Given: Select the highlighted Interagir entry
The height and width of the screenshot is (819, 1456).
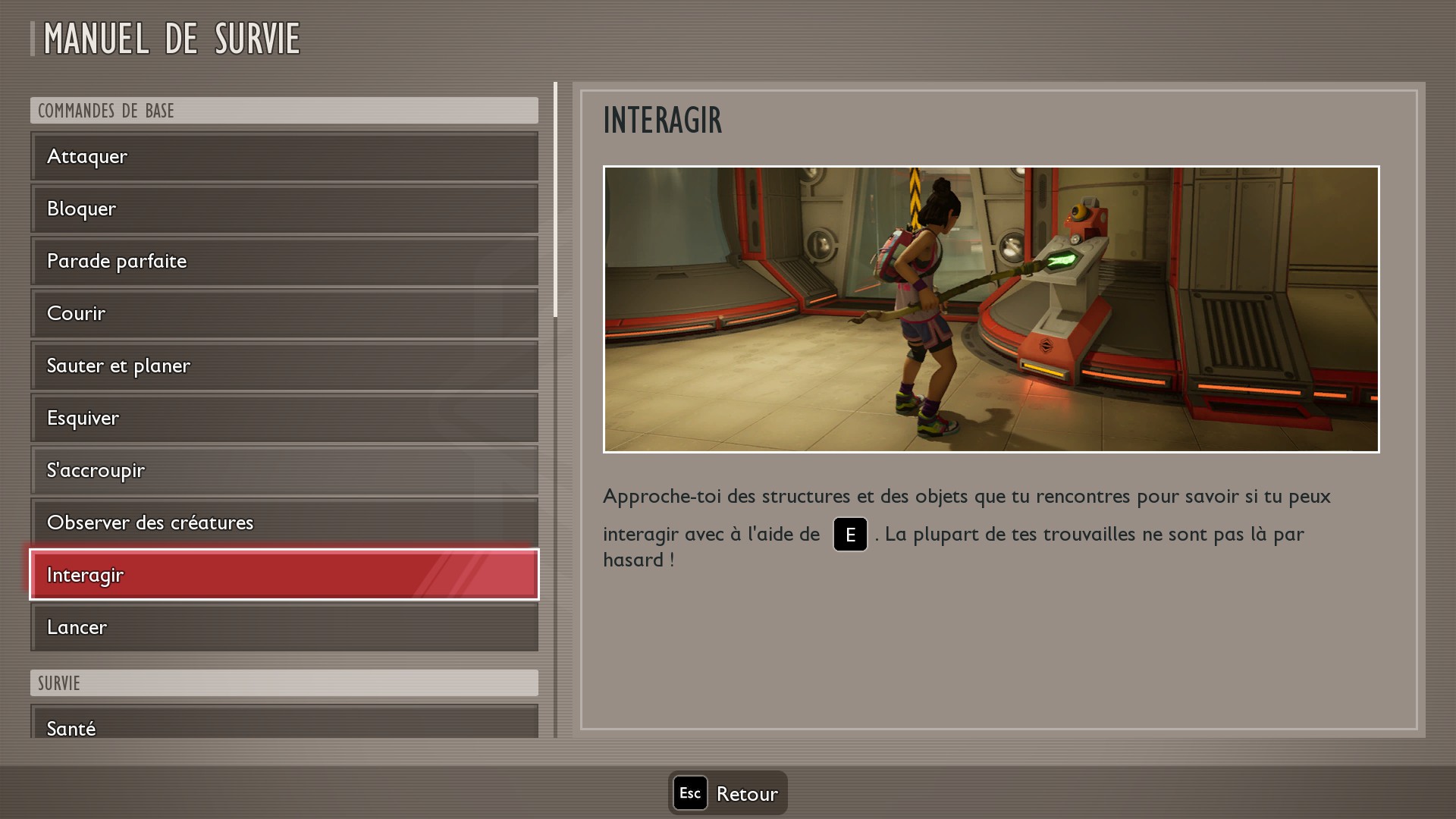Looking at the screenshot, I should pos(284,575).
